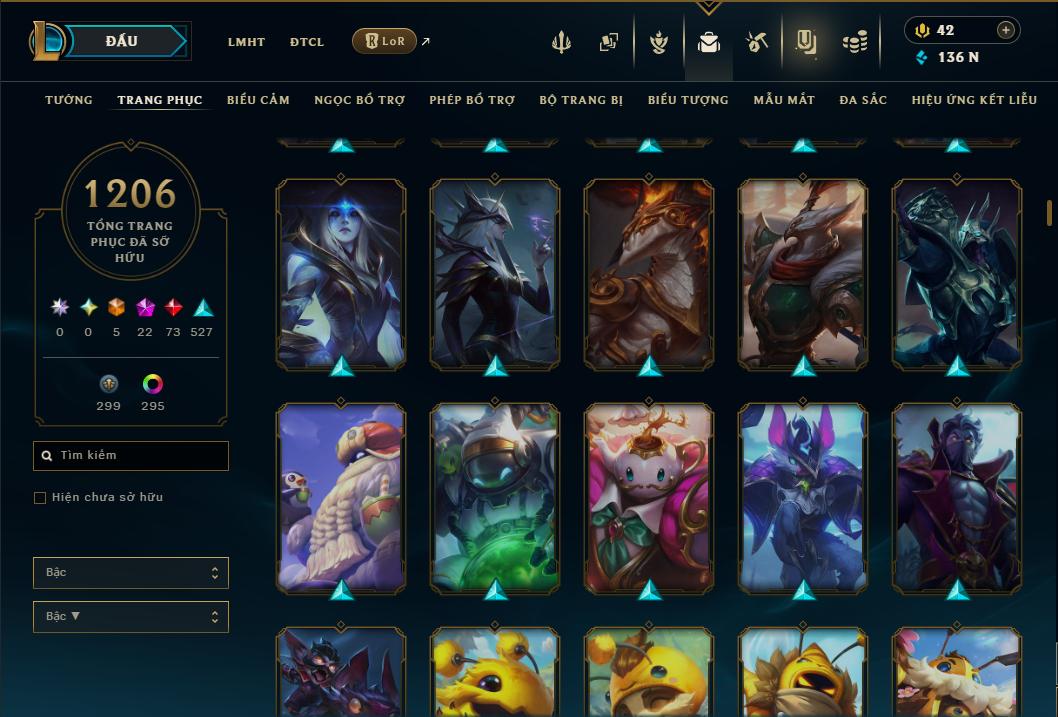Choose the pink teapot creature skin card
The width and height of the screenshot is (1058, 717).
click(649, 497)
